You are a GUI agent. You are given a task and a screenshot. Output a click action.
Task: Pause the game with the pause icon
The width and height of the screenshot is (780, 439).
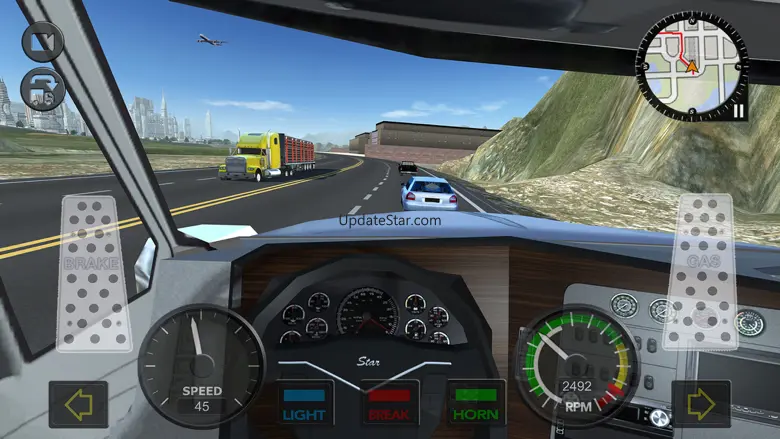click(x=738, y=110)
